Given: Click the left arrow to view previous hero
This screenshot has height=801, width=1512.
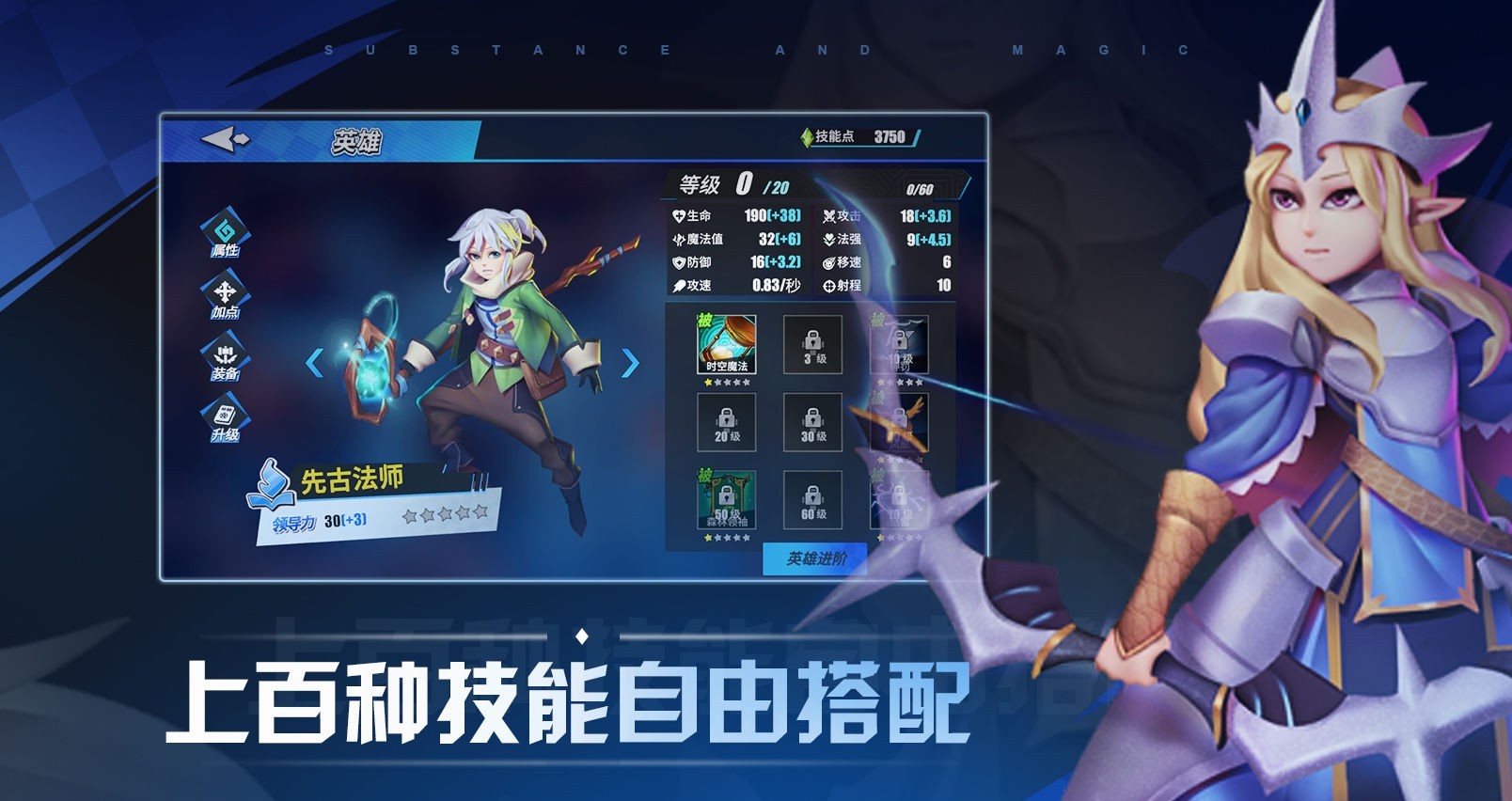Looking at the screenshot, I should point(316,361).
